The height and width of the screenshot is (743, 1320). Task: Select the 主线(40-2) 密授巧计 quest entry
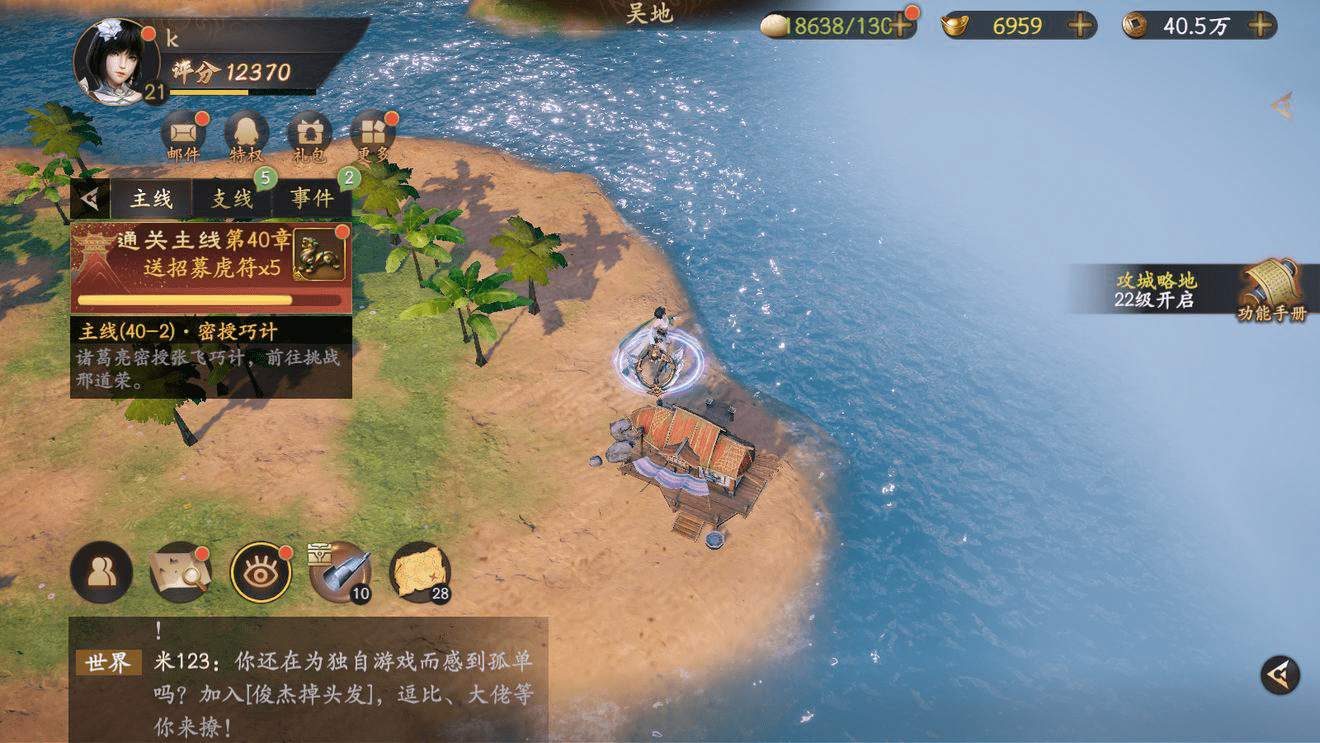(x=210, y=357)
